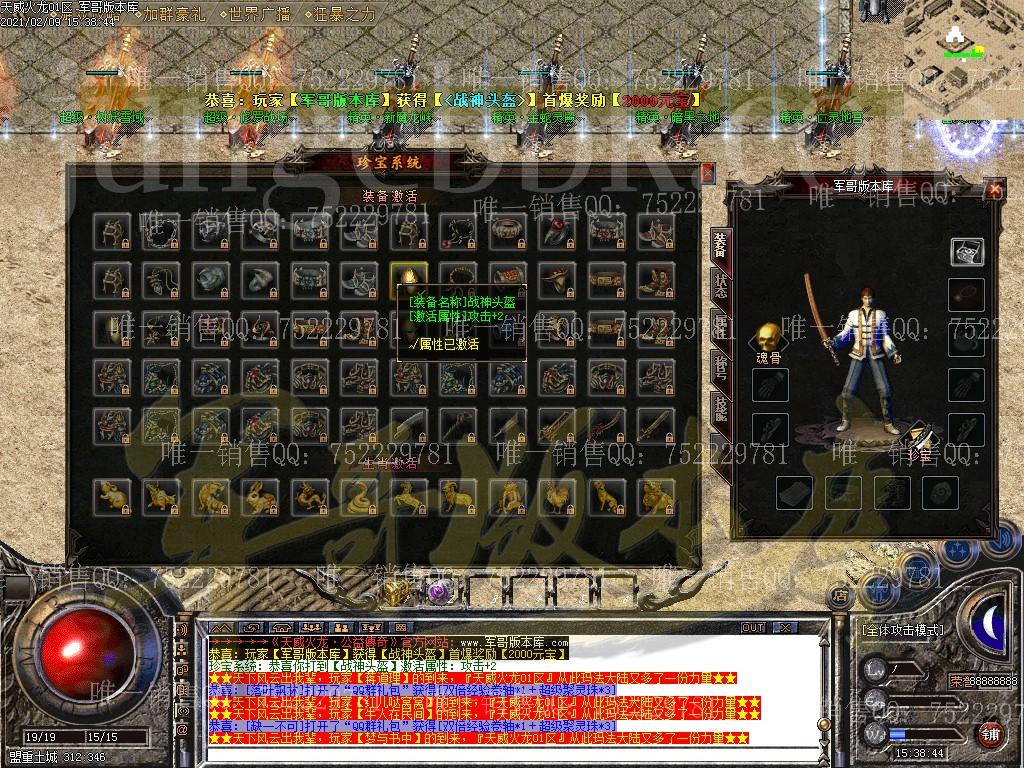Open the 铺 shop button

(x=989, y=733)
